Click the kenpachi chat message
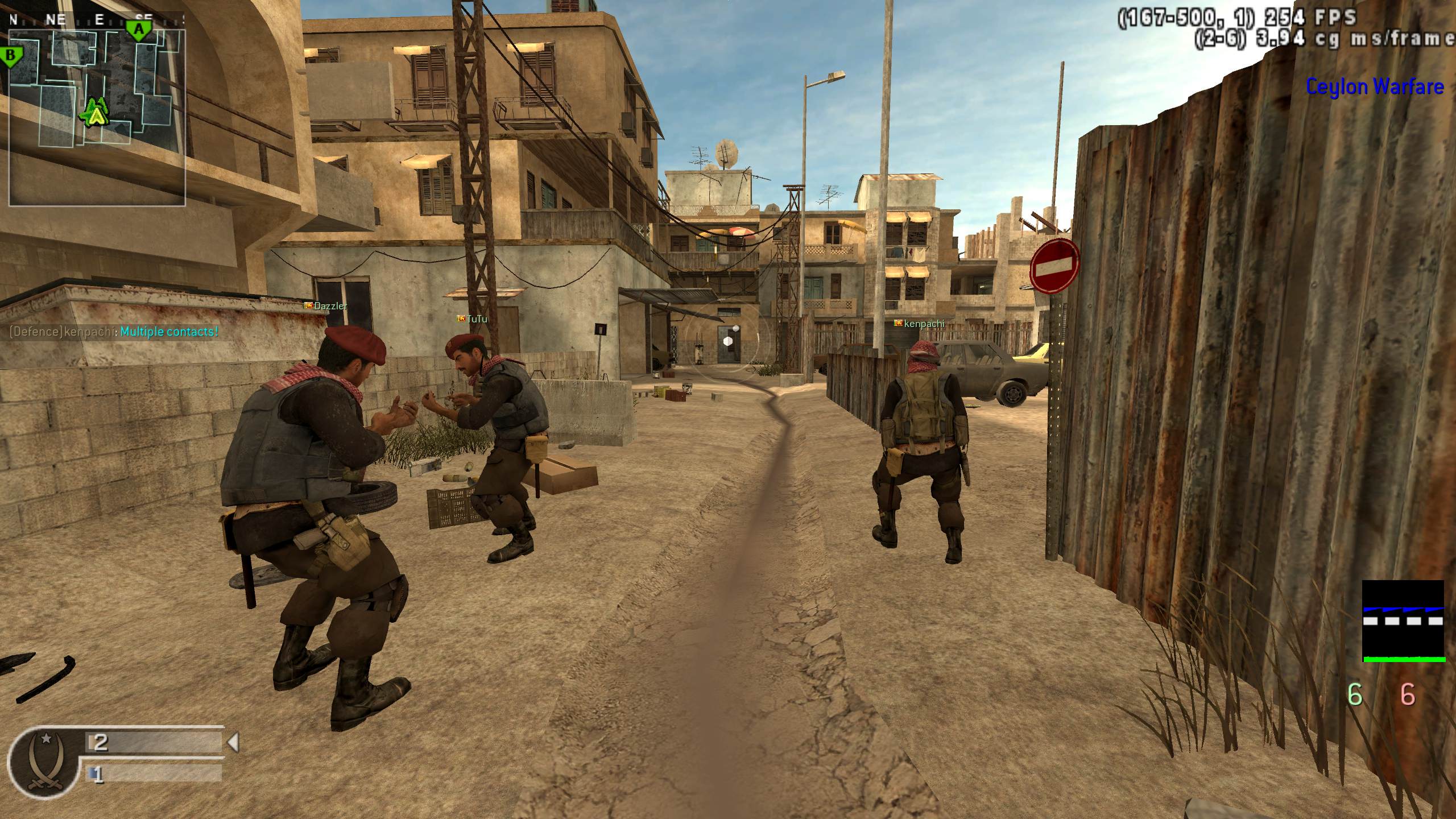The image size is (1456, 819). click(114, 332)
